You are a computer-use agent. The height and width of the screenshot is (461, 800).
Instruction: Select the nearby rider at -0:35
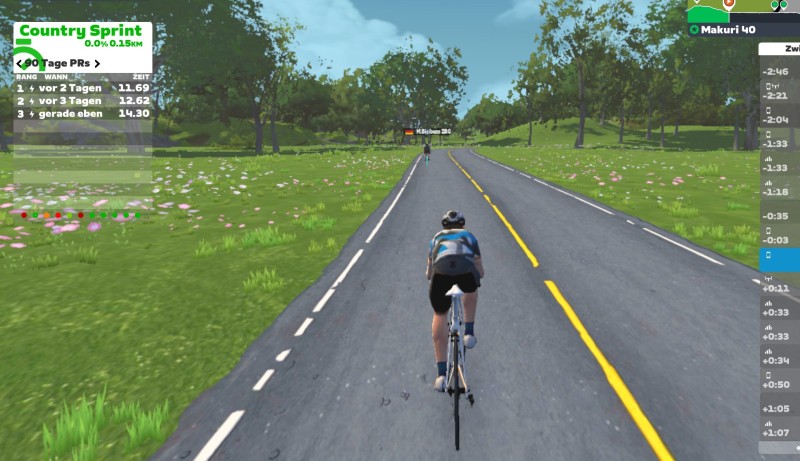[779, 216]
